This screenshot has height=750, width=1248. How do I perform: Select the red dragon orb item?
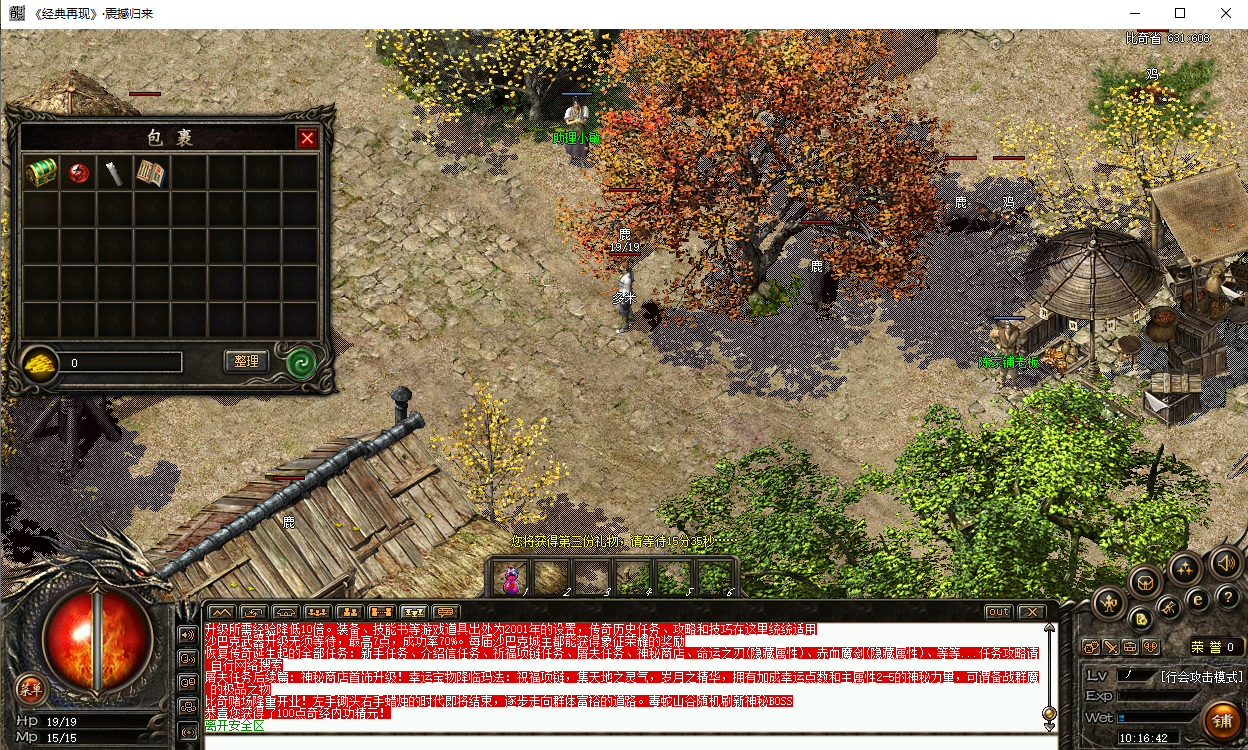[78, 172]
